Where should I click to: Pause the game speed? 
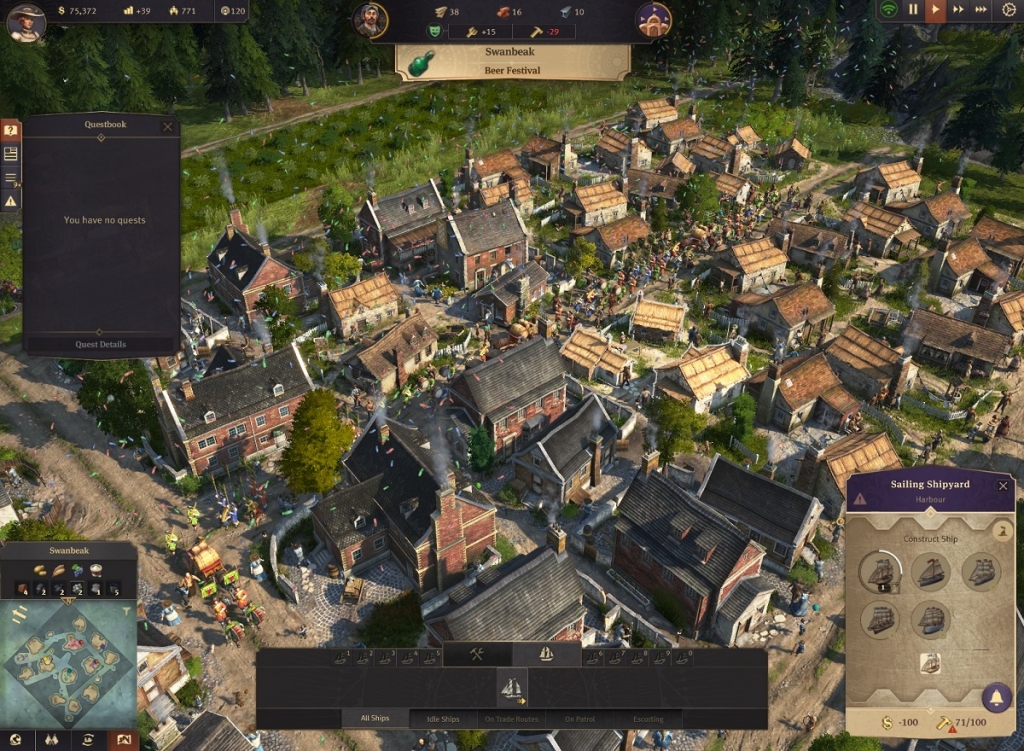(x=912, y=10)
